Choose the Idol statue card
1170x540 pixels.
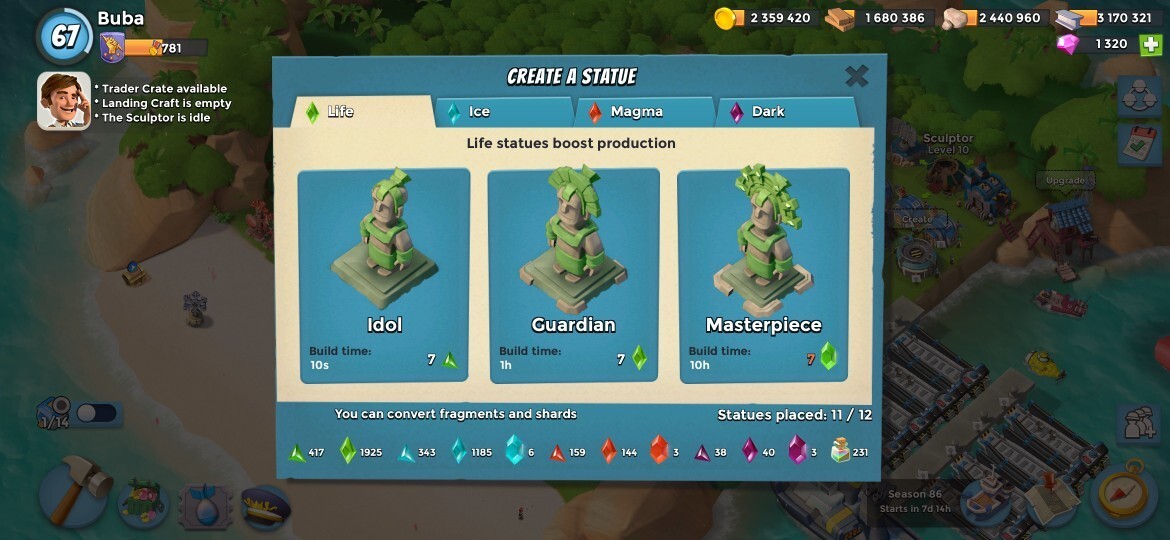pyautogui.click(x=384, y=274)
